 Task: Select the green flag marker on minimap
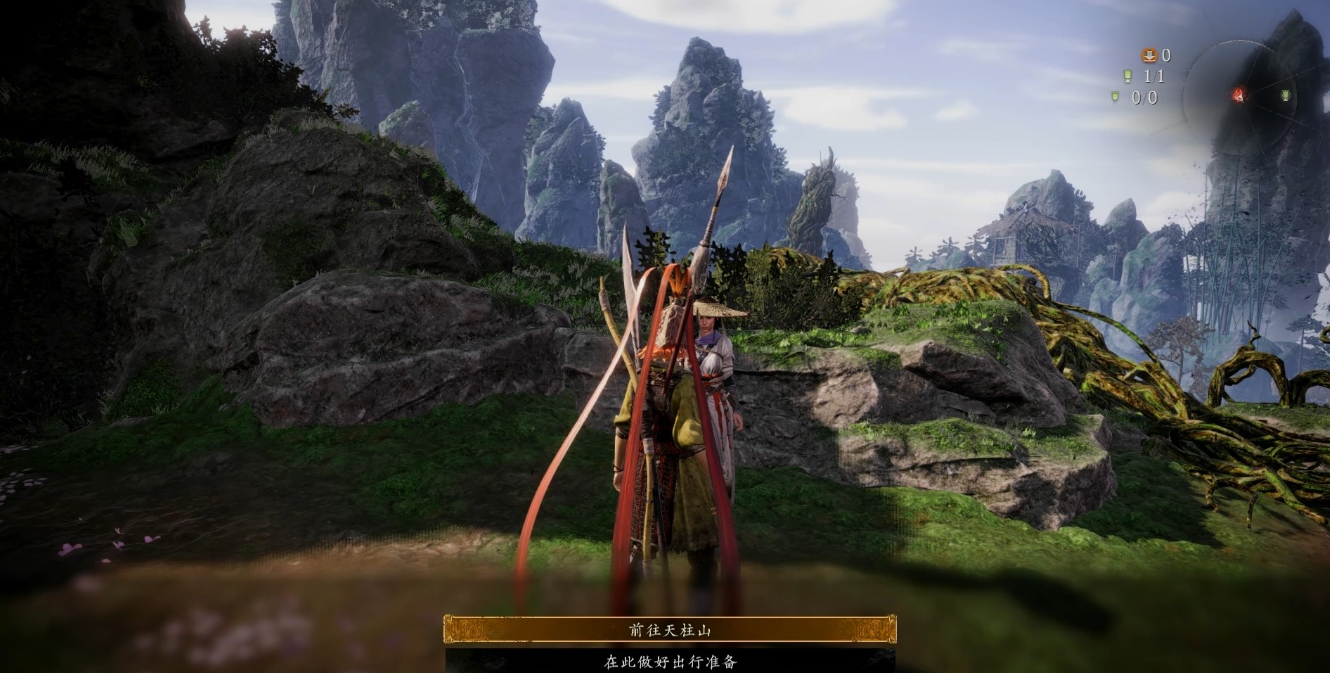pyautogui.click(x=1285, y=96)
